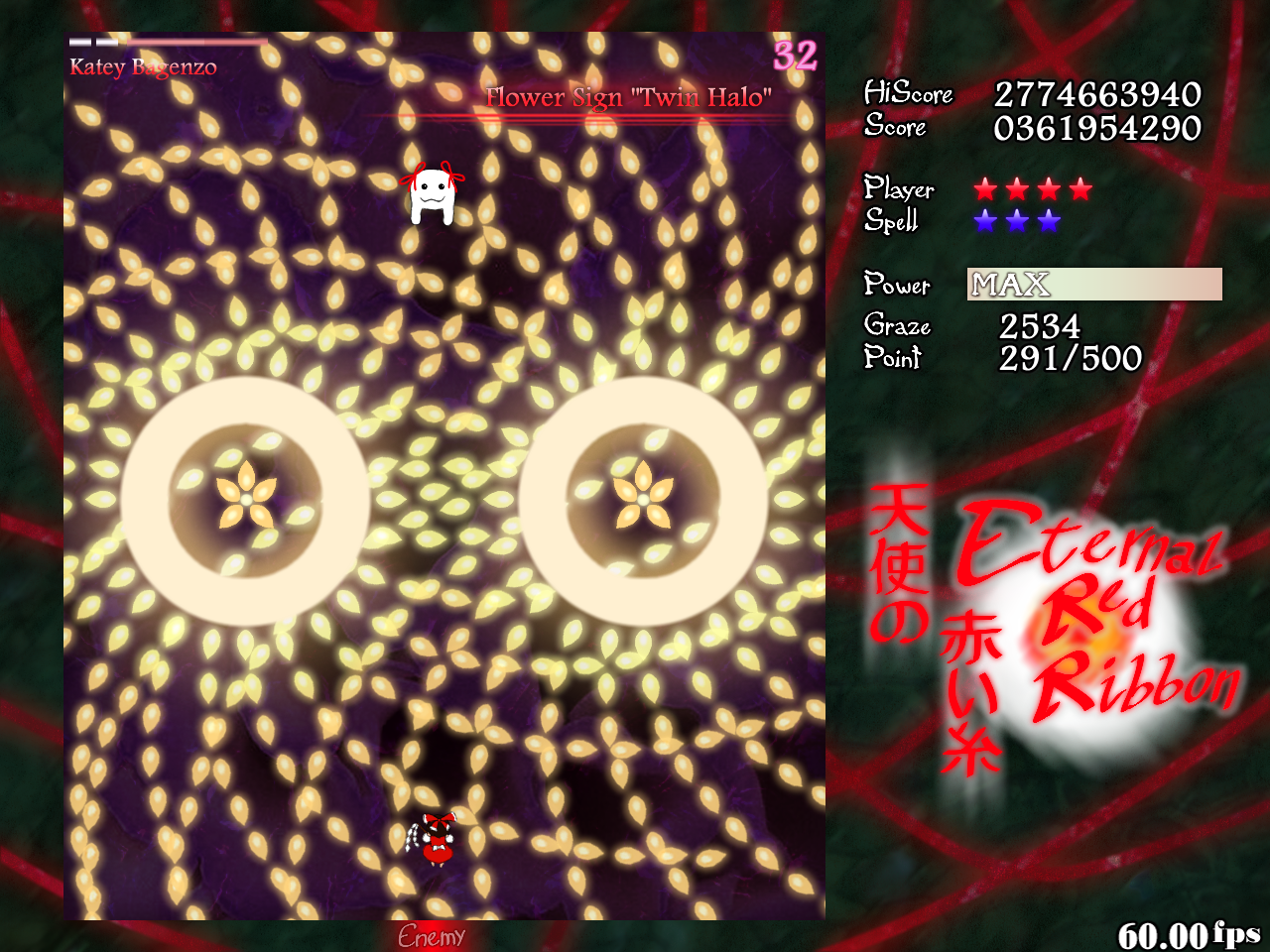Toggle the third red Player star
The image size is (1270, 952).
tap(1048, 190)
